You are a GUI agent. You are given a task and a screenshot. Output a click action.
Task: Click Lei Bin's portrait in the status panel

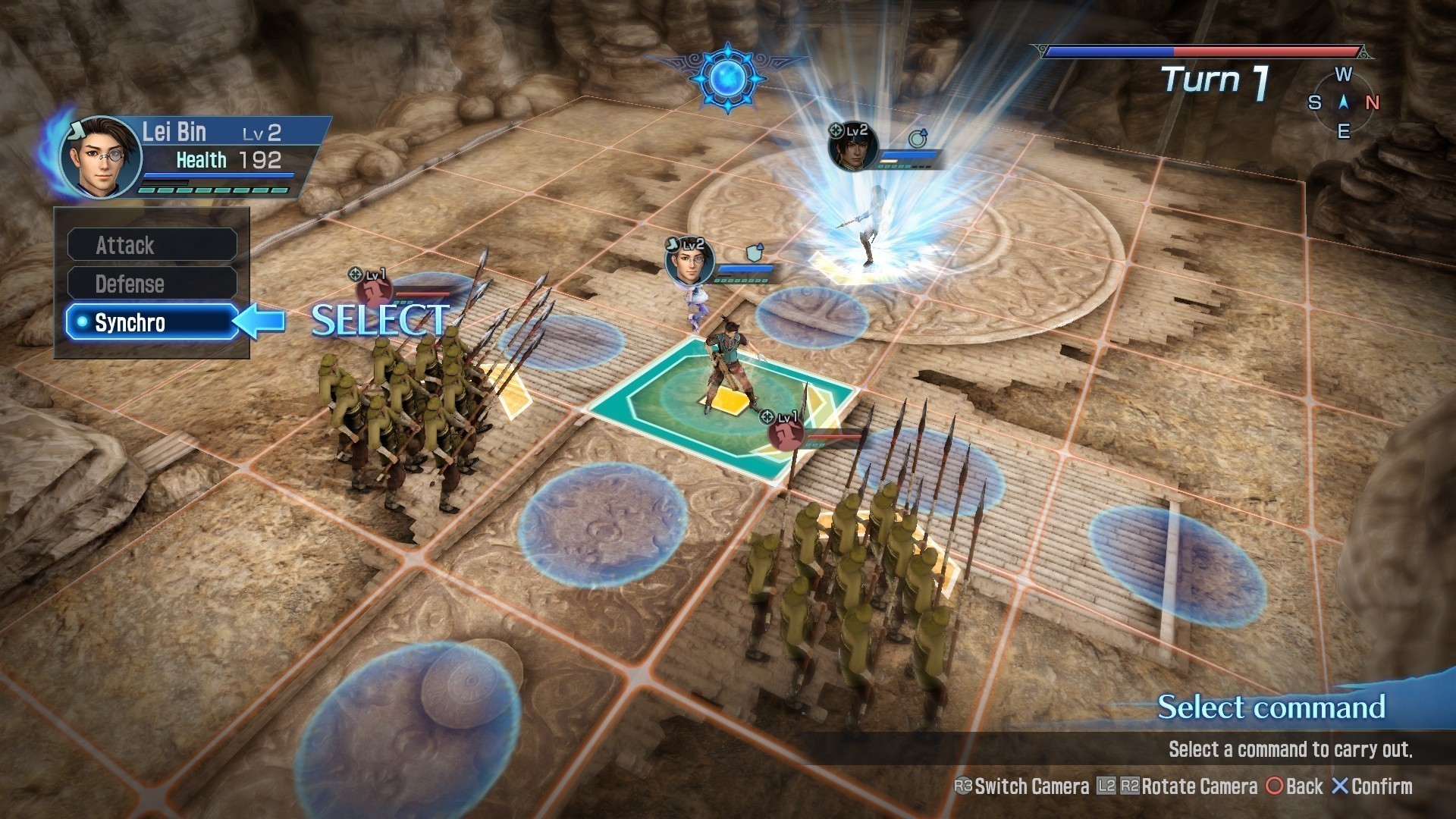click(101, 157)
